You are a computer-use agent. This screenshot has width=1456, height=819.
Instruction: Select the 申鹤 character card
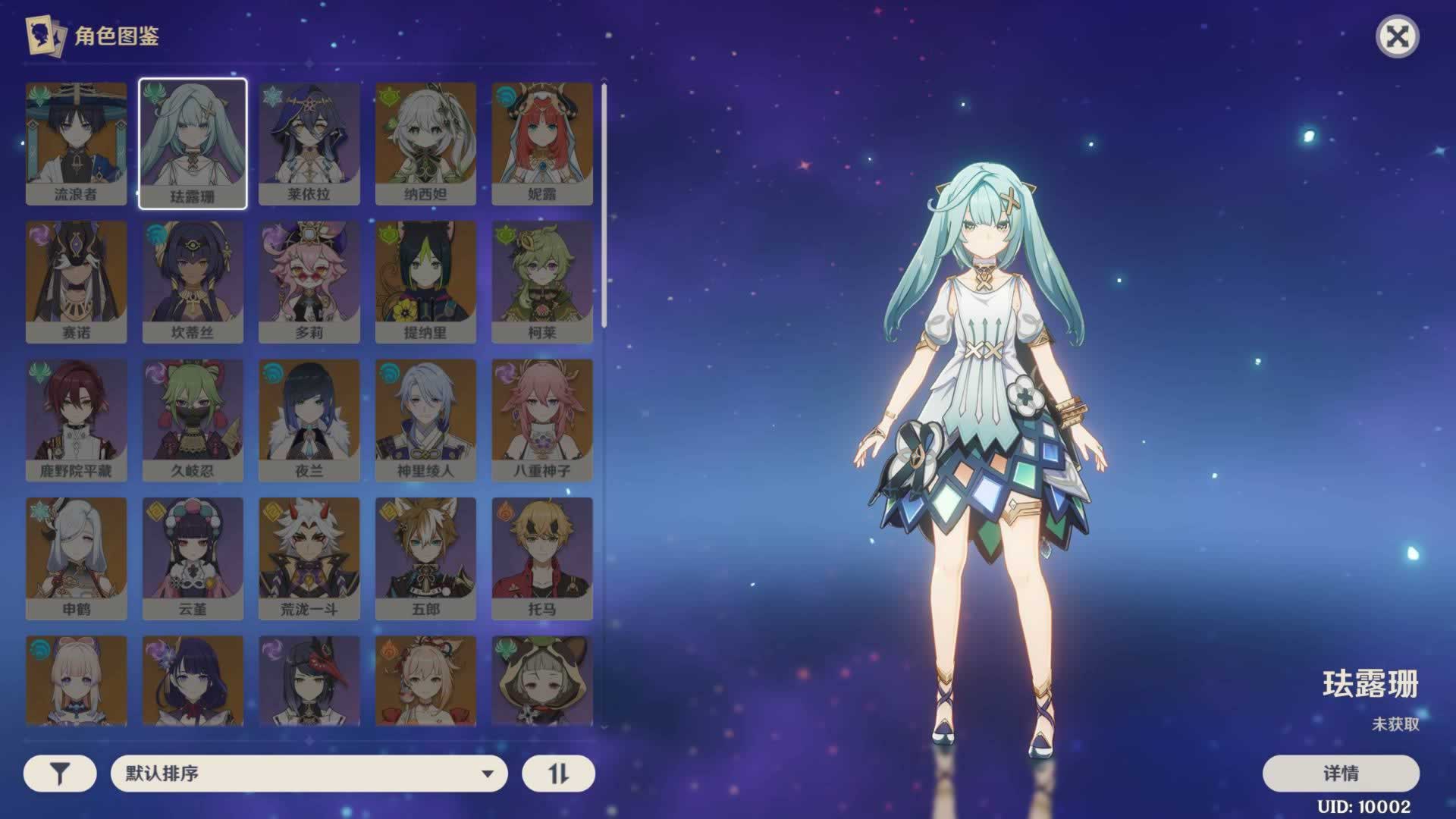coord(76,558)
